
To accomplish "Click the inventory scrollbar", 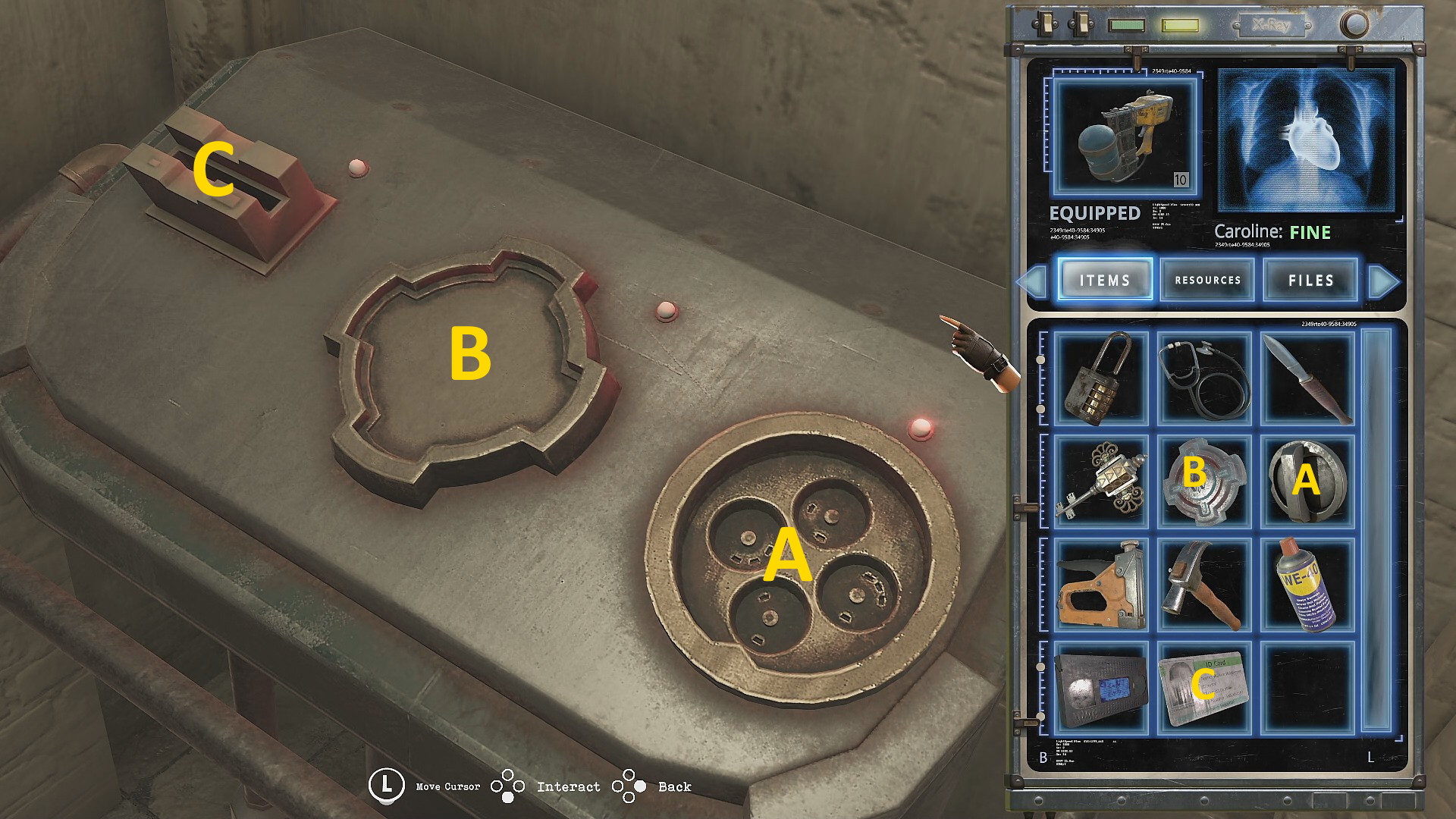I will click(x=1376, y=529).
